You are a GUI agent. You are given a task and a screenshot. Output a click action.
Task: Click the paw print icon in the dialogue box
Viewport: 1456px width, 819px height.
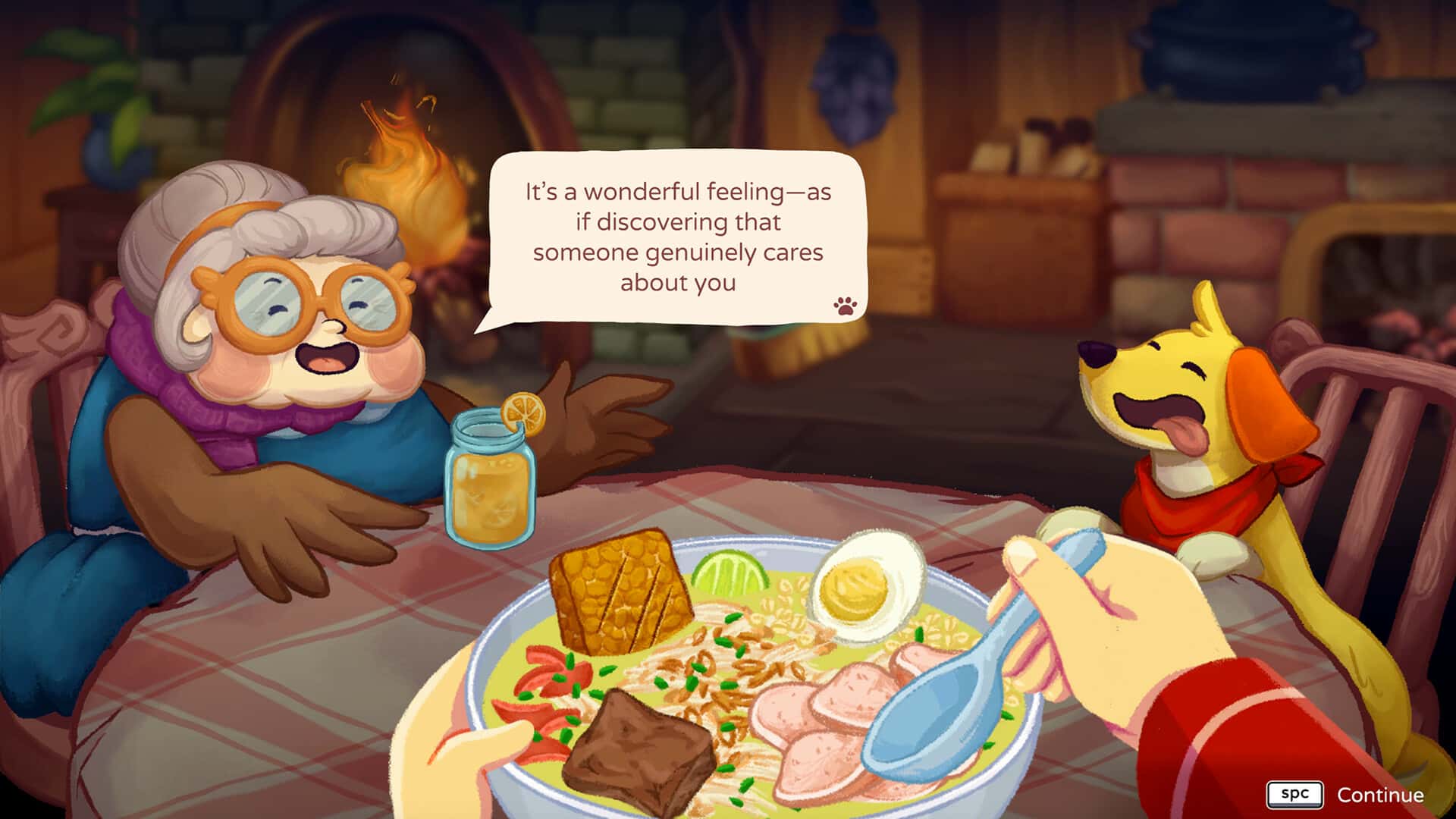tap(847, 308)
